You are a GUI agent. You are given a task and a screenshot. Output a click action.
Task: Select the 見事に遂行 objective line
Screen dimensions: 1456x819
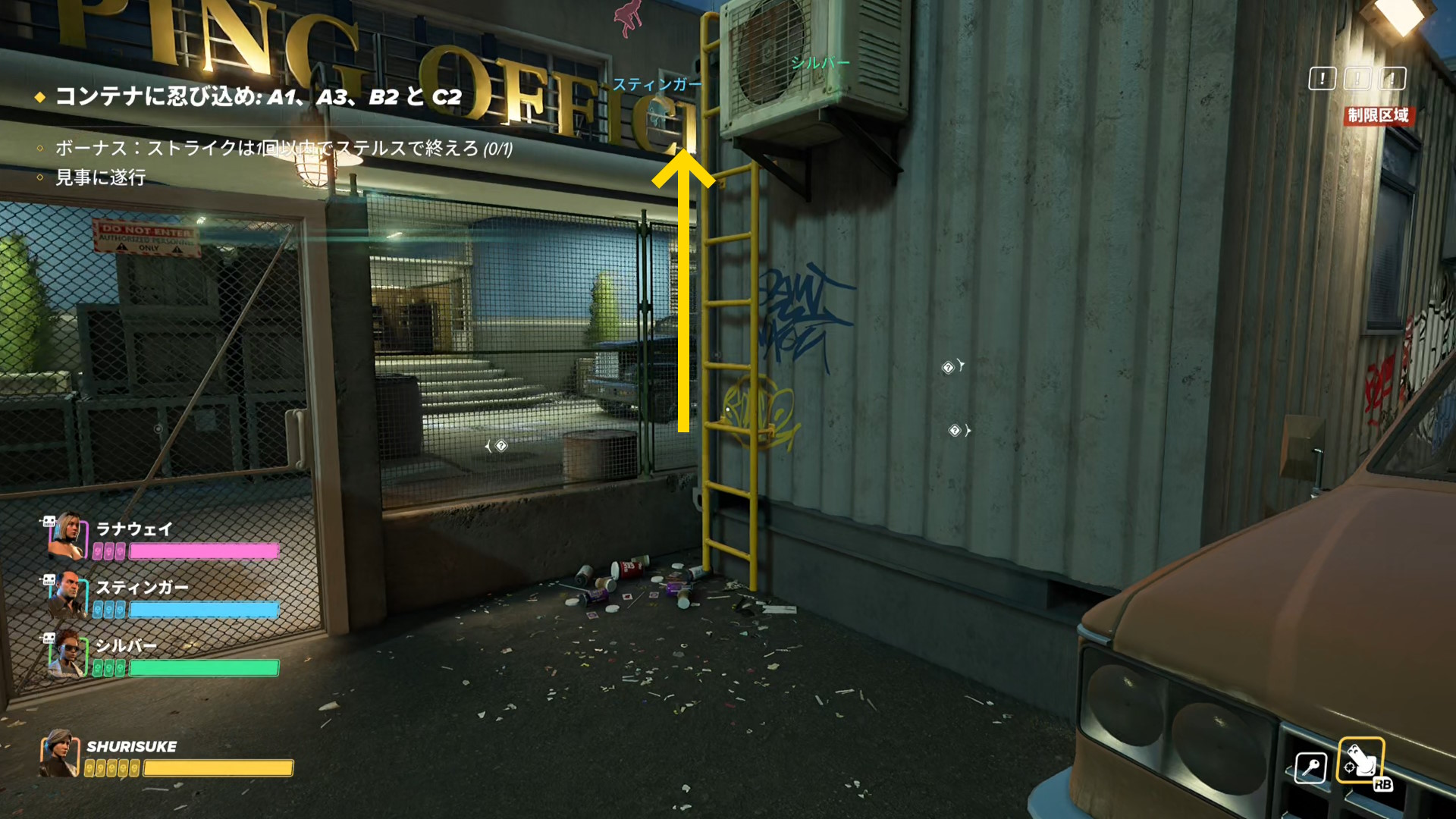100,177
